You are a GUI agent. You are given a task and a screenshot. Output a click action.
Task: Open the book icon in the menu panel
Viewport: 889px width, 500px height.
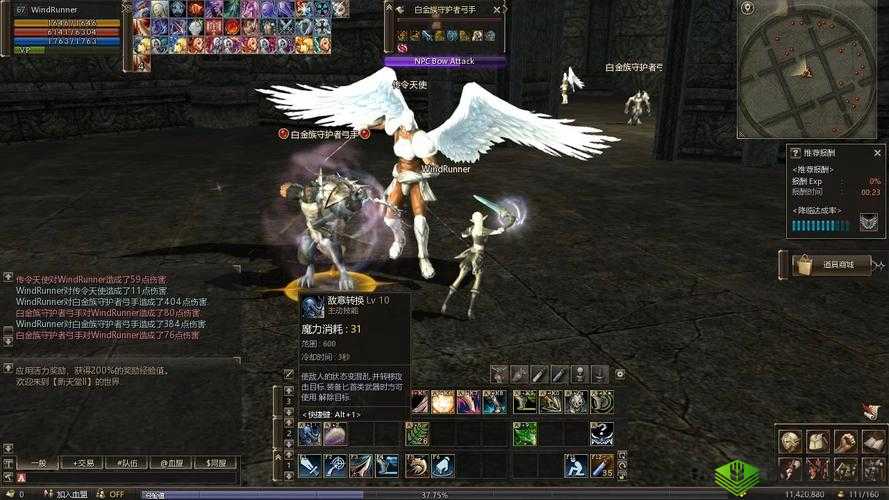(x=873, y=441)
